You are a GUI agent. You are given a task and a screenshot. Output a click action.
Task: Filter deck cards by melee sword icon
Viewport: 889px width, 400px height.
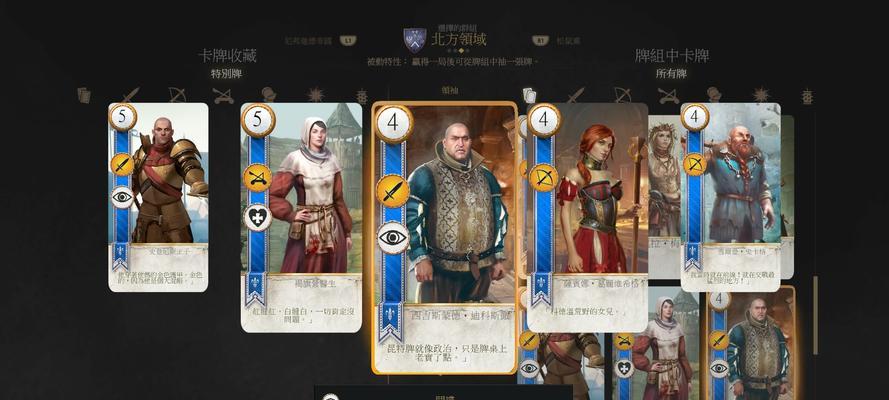tap(576, 95)
